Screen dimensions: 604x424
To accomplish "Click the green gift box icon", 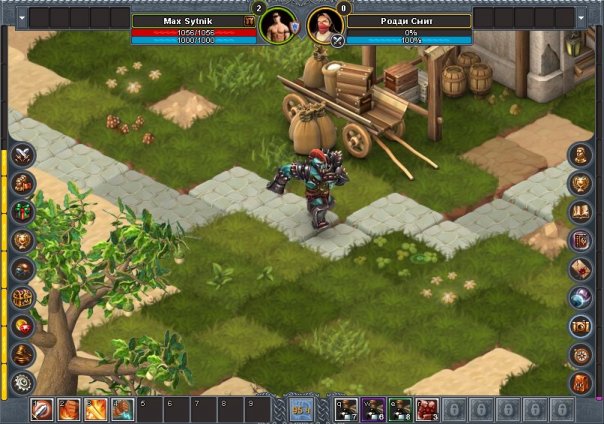I will coord(22,211).
